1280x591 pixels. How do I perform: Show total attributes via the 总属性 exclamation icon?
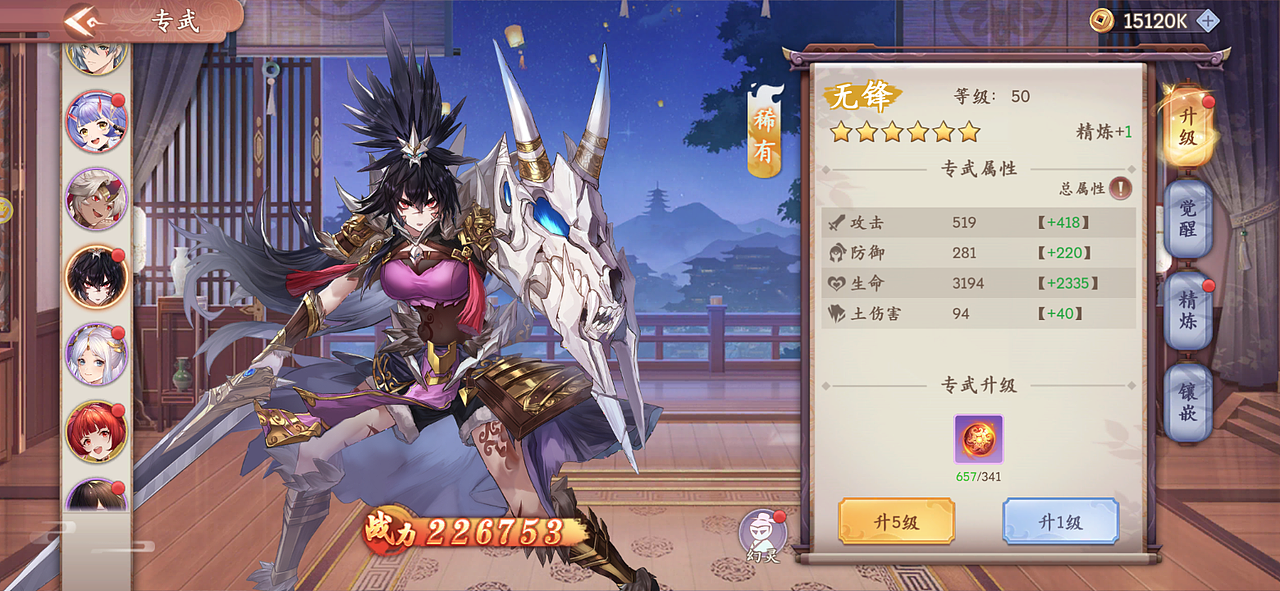1120,188
